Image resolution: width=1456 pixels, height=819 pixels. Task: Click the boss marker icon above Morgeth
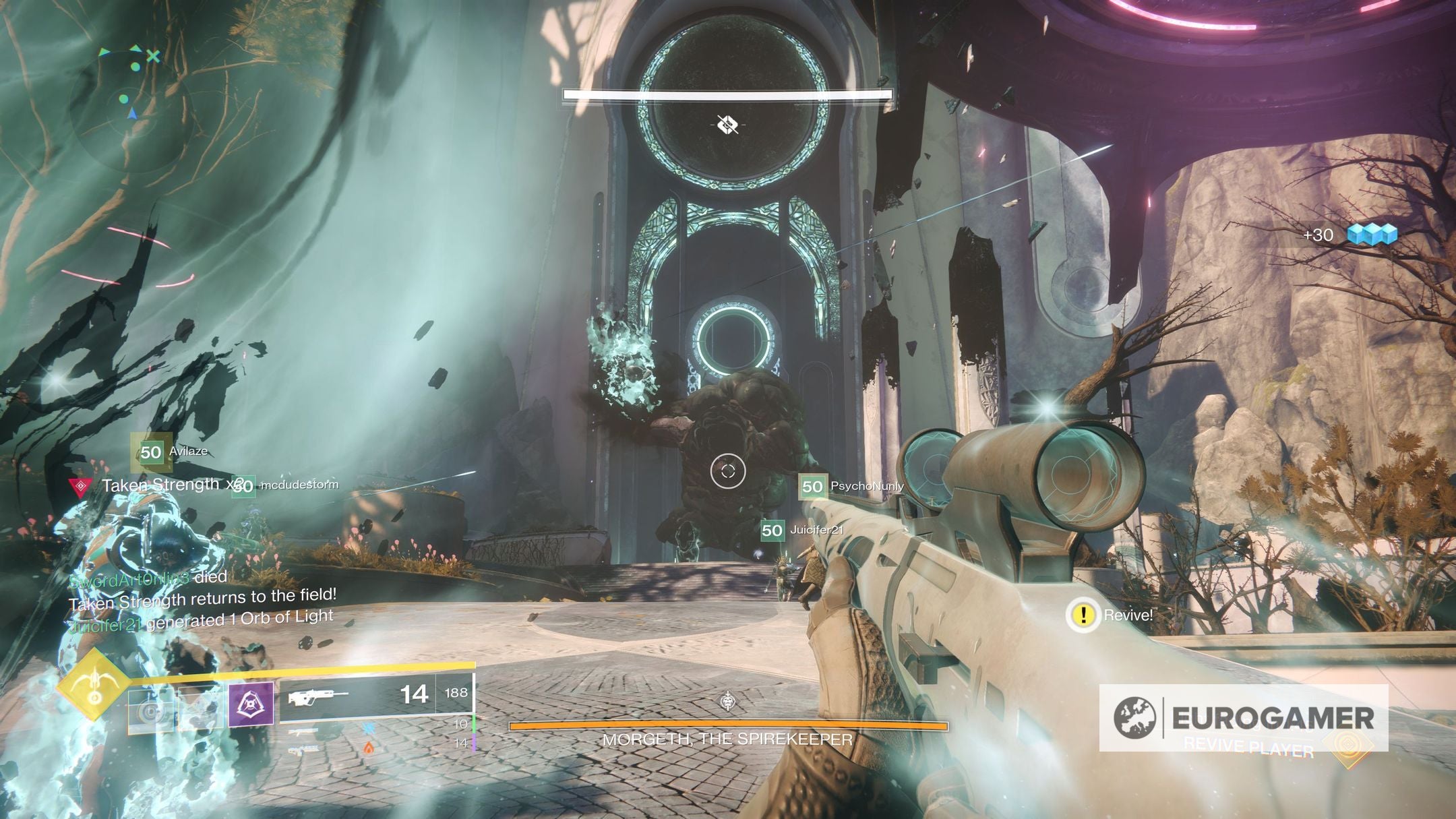click(727, 125)
